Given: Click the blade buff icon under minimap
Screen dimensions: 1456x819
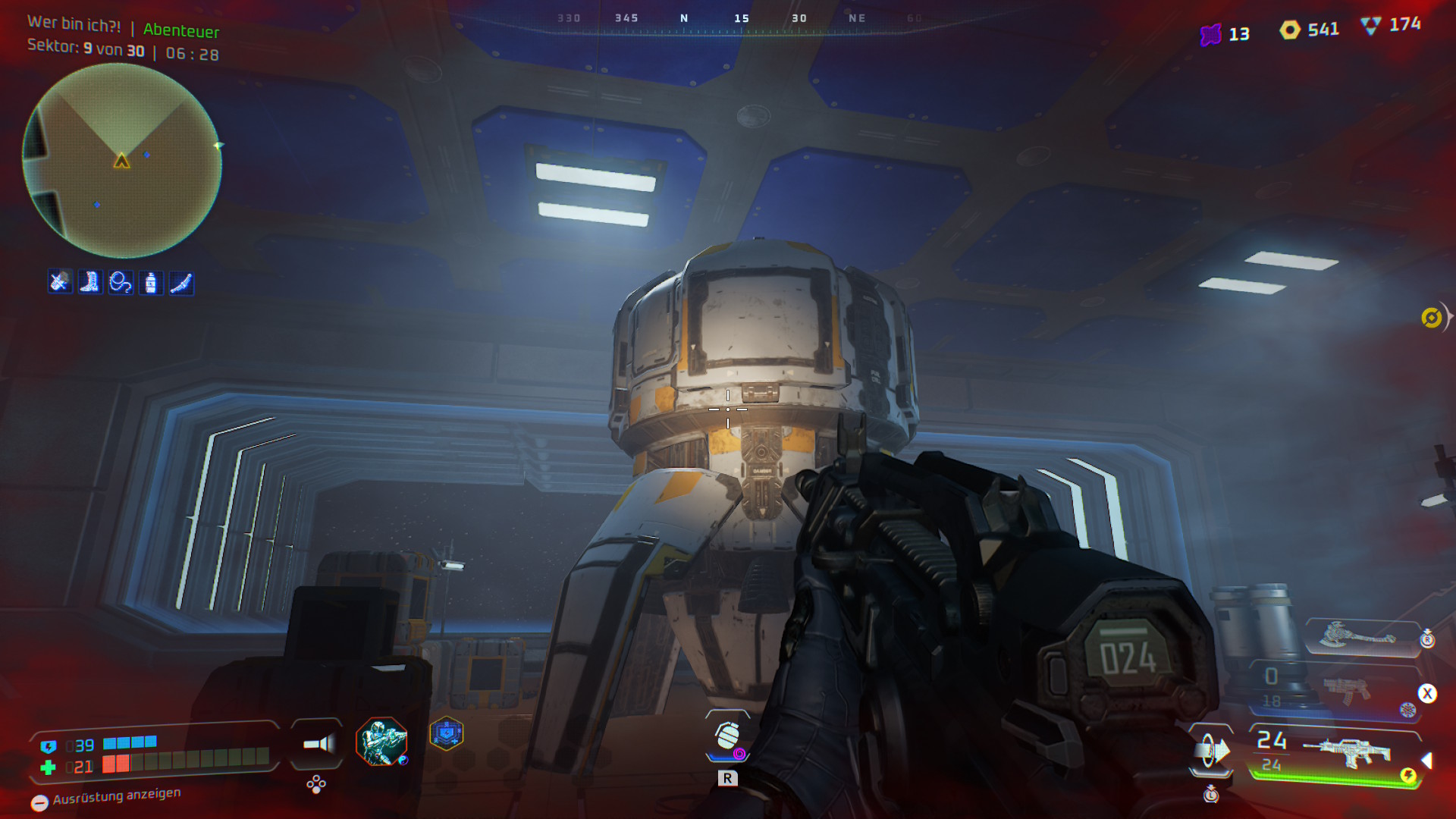Looking at the screenshot, I should 181,283.
